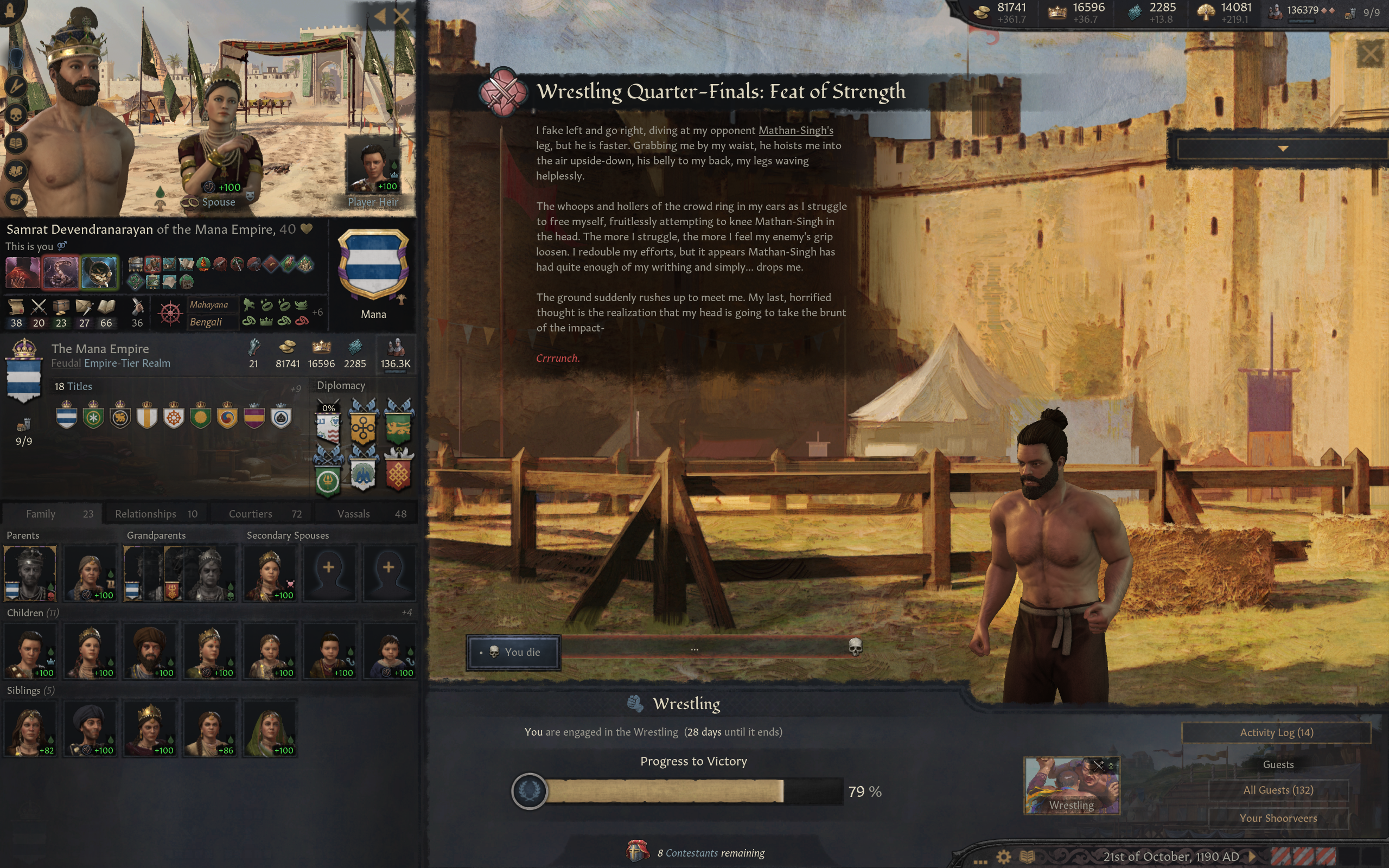1389x868 pixels.
Task: Choose the "You die" event option
Action: (x=513, y=652)
